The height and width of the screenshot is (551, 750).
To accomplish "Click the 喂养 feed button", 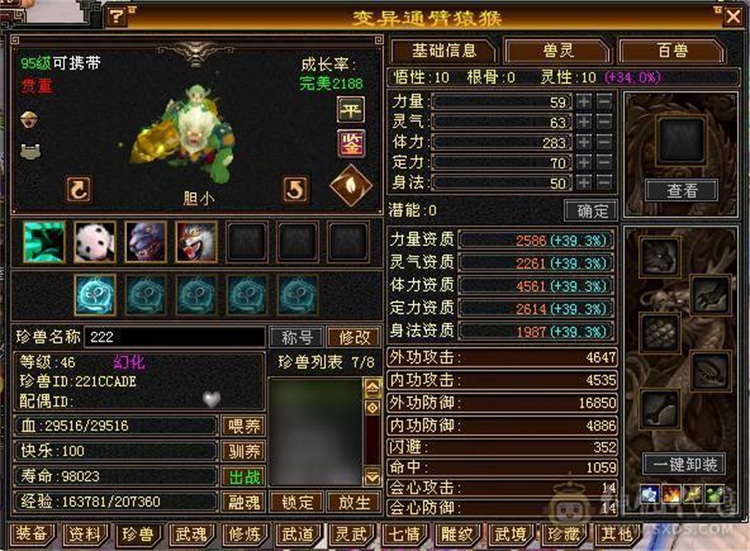I will (242, 426).
